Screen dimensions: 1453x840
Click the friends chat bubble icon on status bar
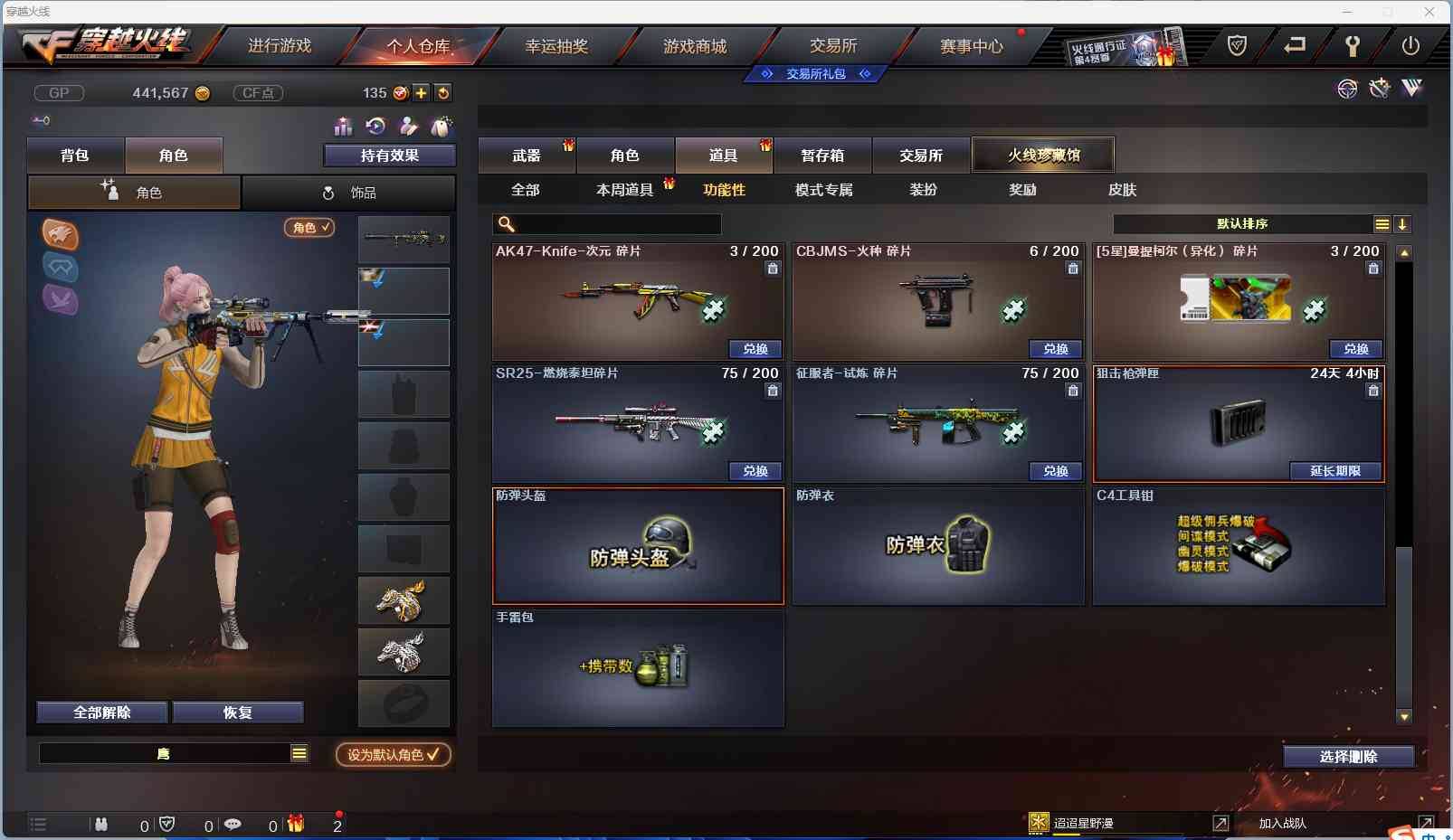233,825
